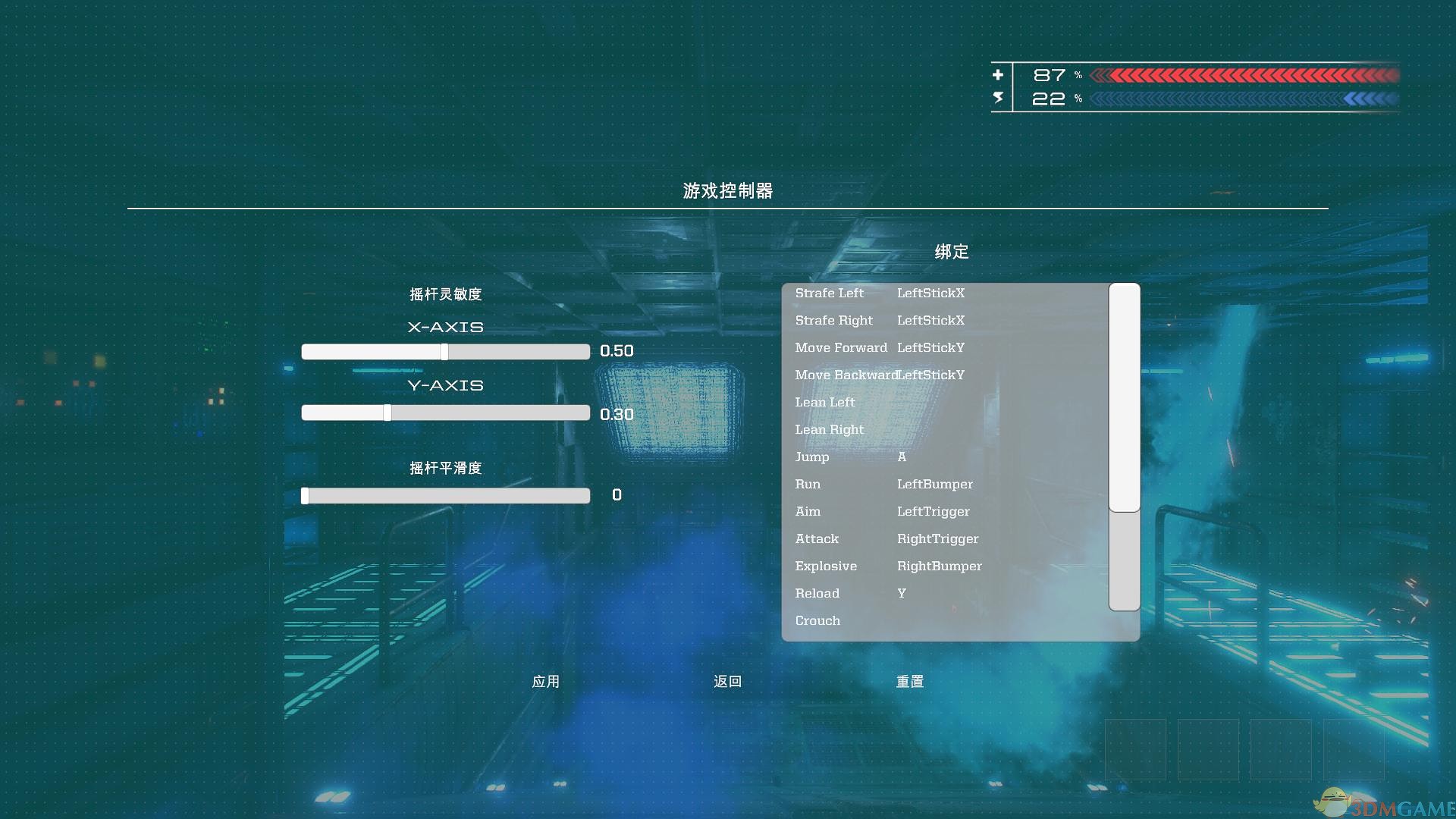
Task: Click the Explosive RightBumper binding
Action: pos(939,566)
